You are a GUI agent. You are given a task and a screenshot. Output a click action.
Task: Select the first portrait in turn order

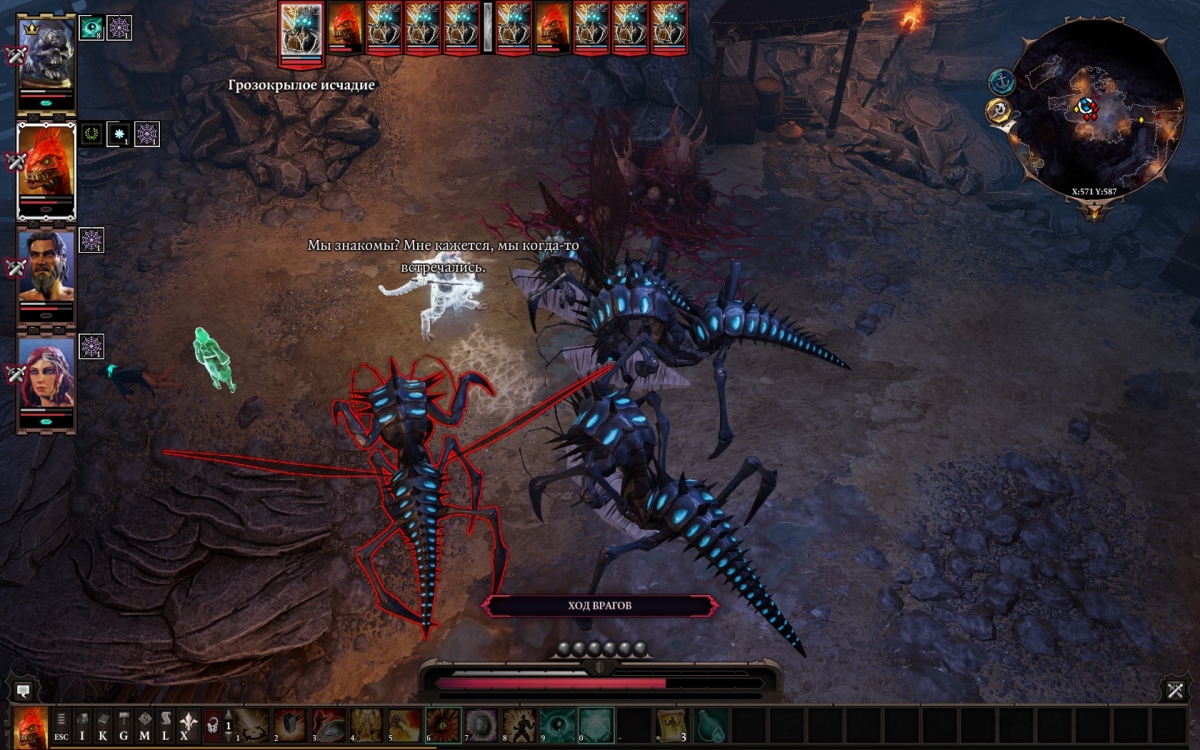(x=301, y=28)
